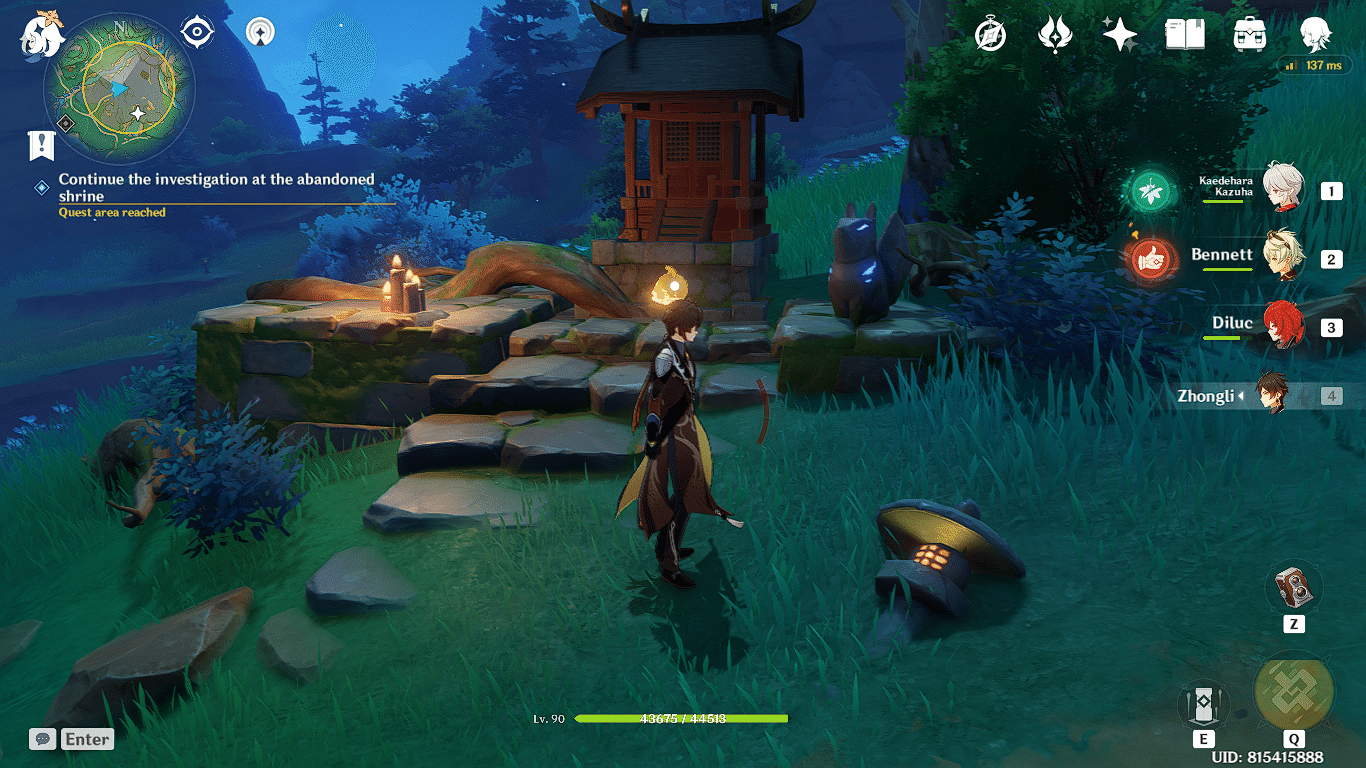Screen dimensions: 1366x768
Task: Open the circular minimap
Action: pos(119,92)
